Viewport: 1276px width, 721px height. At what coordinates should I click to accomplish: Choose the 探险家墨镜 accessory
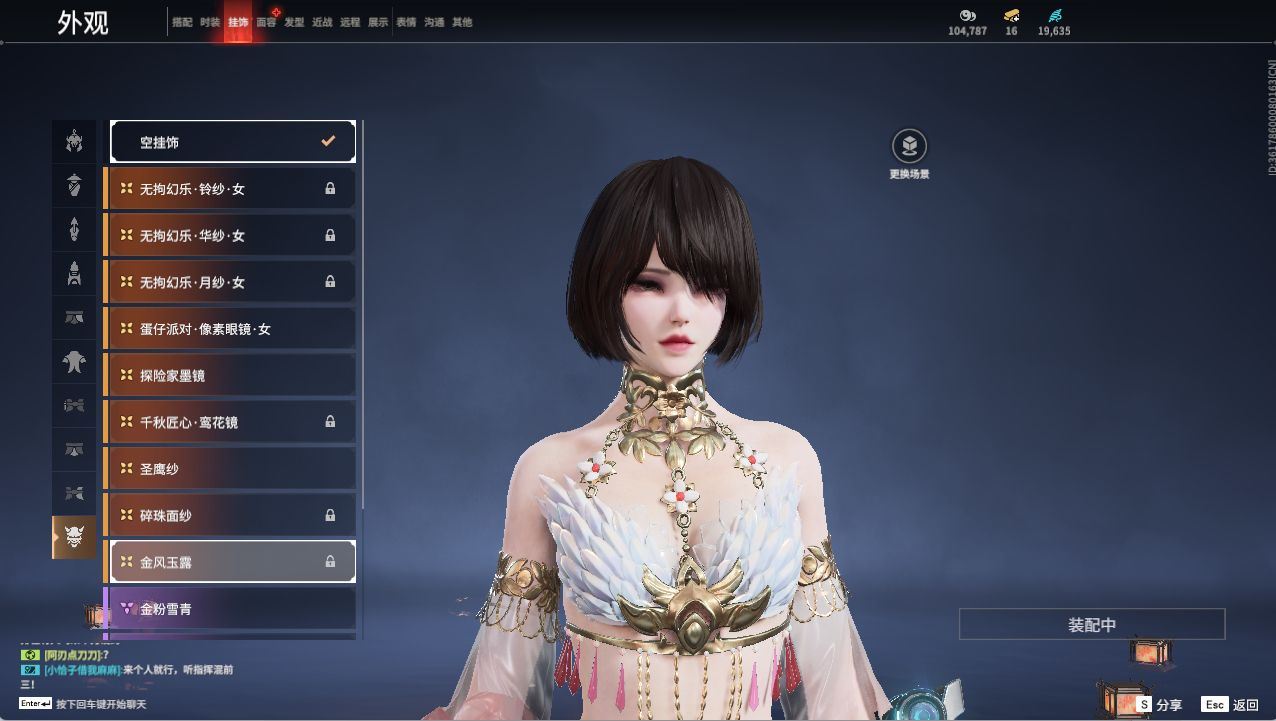pyautogui.click(x=232, y=376)
